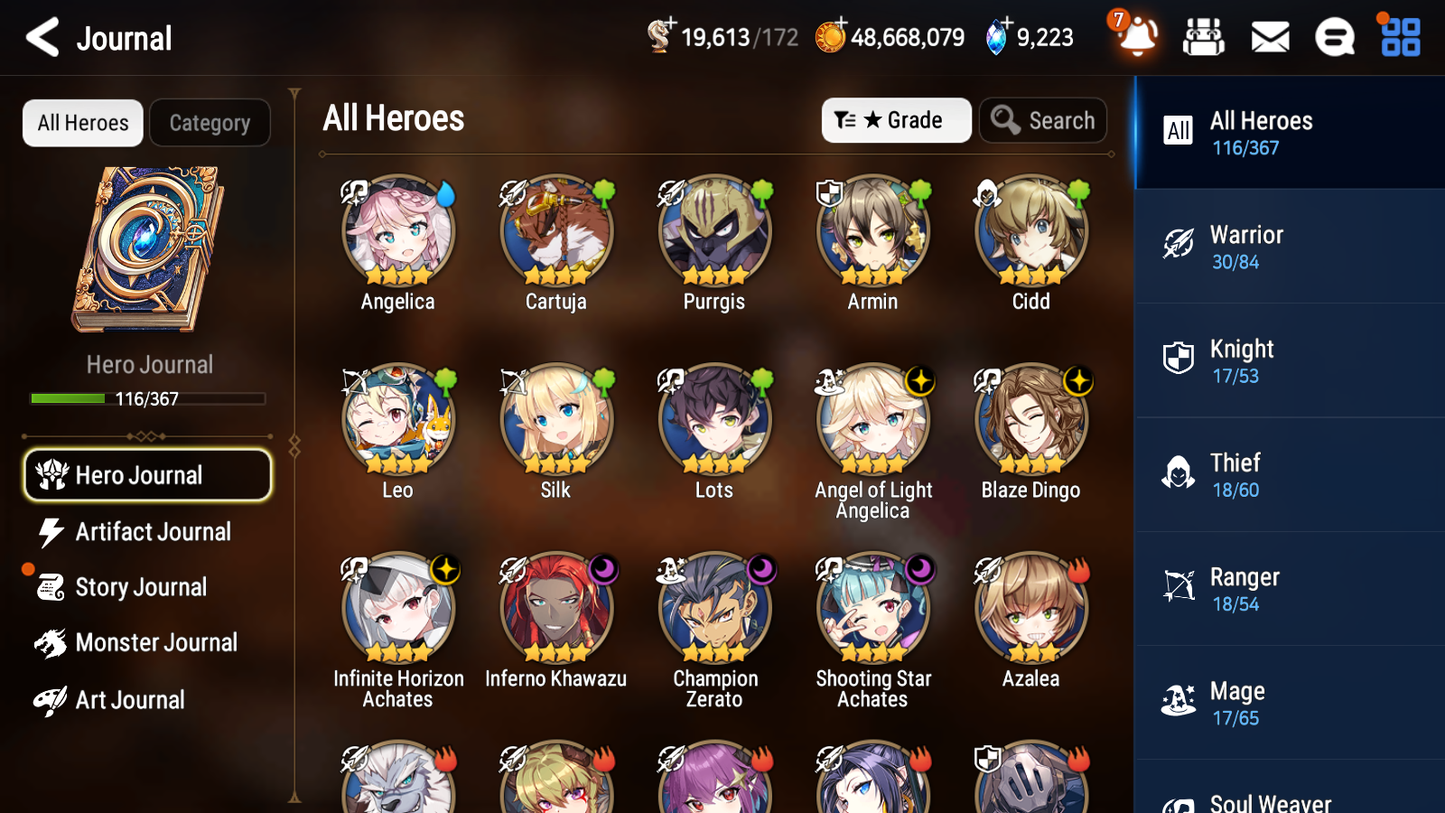
Task: Select the Mage class tab
Action: click(1289, 701)
